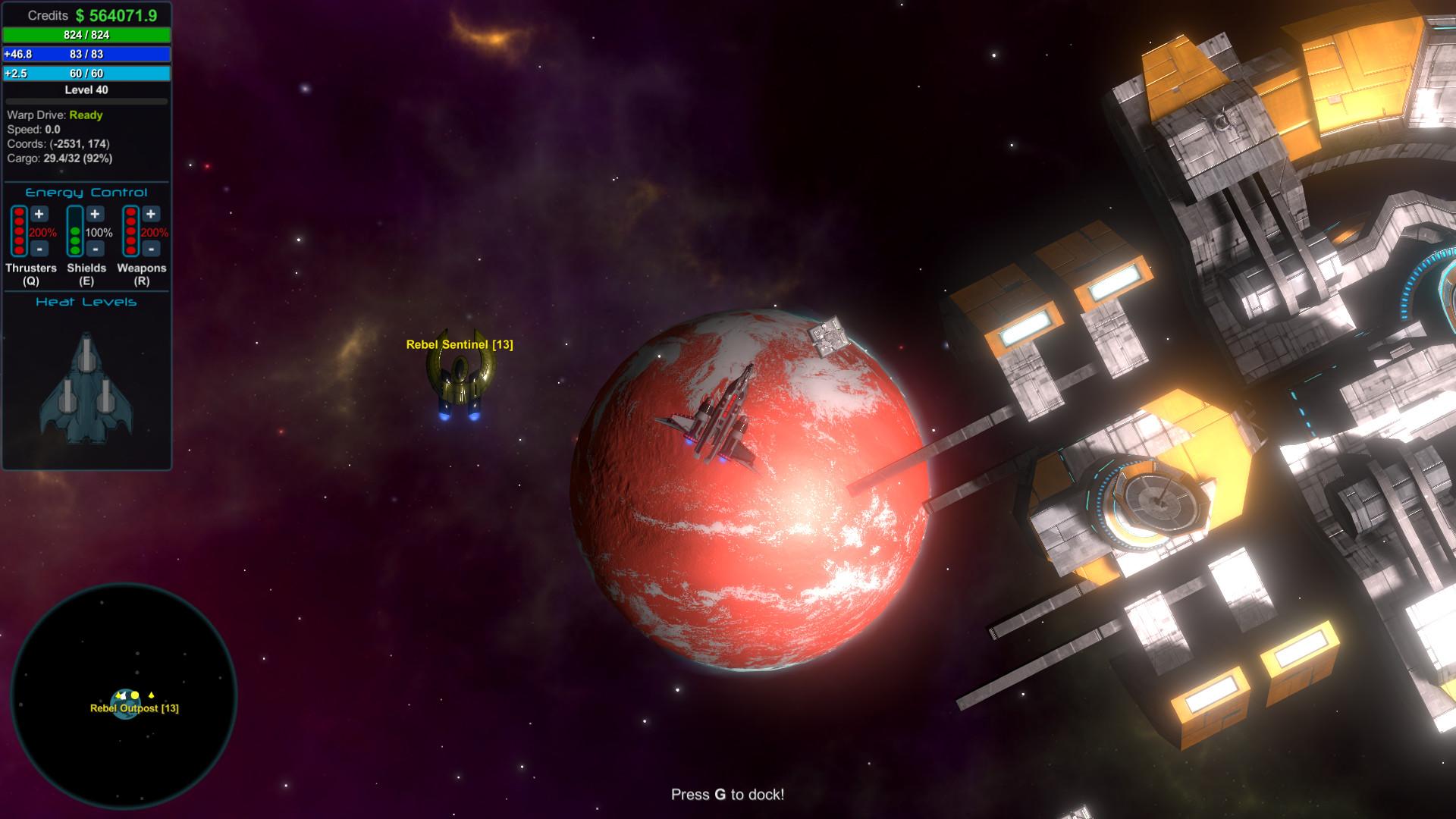
Task: Select Rebel Outpost marker on minimap
Action: coord(125,704)
